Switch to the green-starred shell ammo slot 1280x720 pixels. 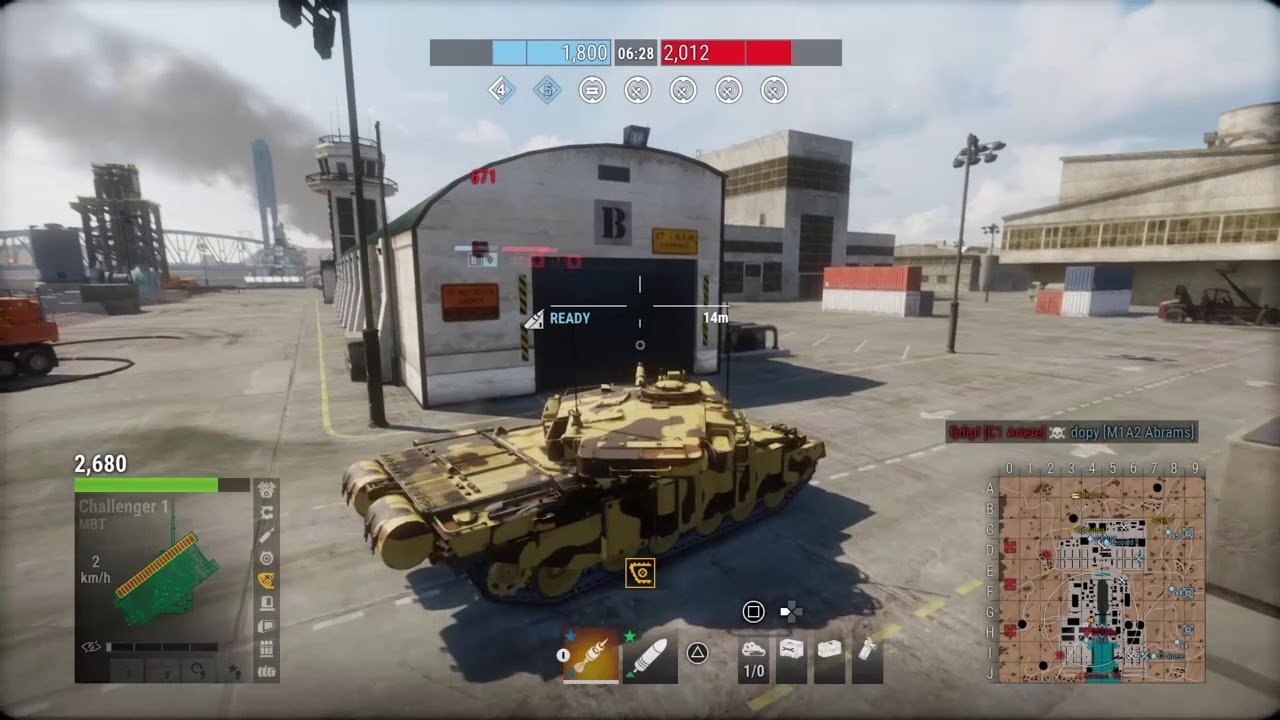coord(650,656)
